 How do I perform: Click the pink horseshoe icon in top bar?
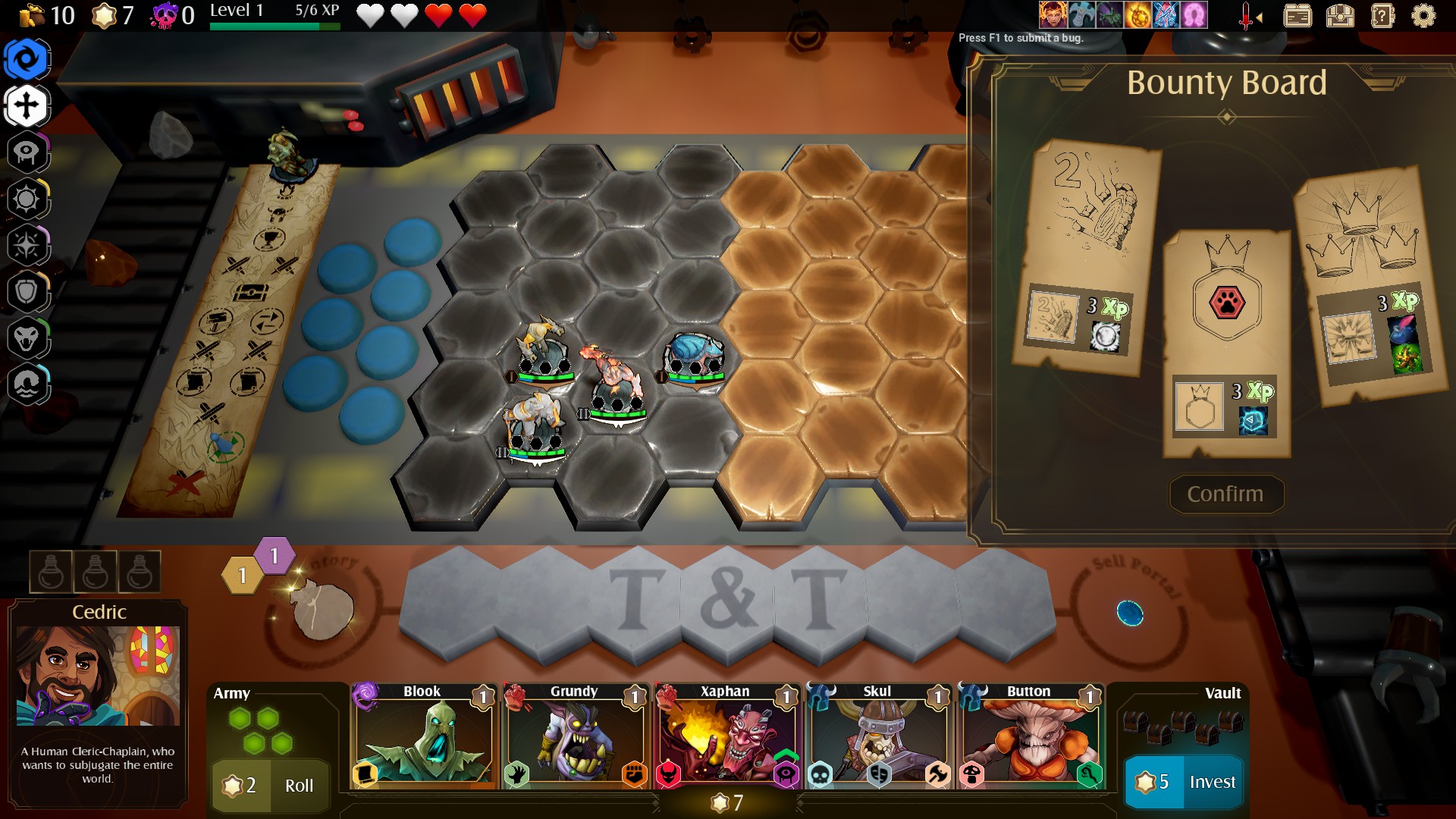click(1194, 14)
